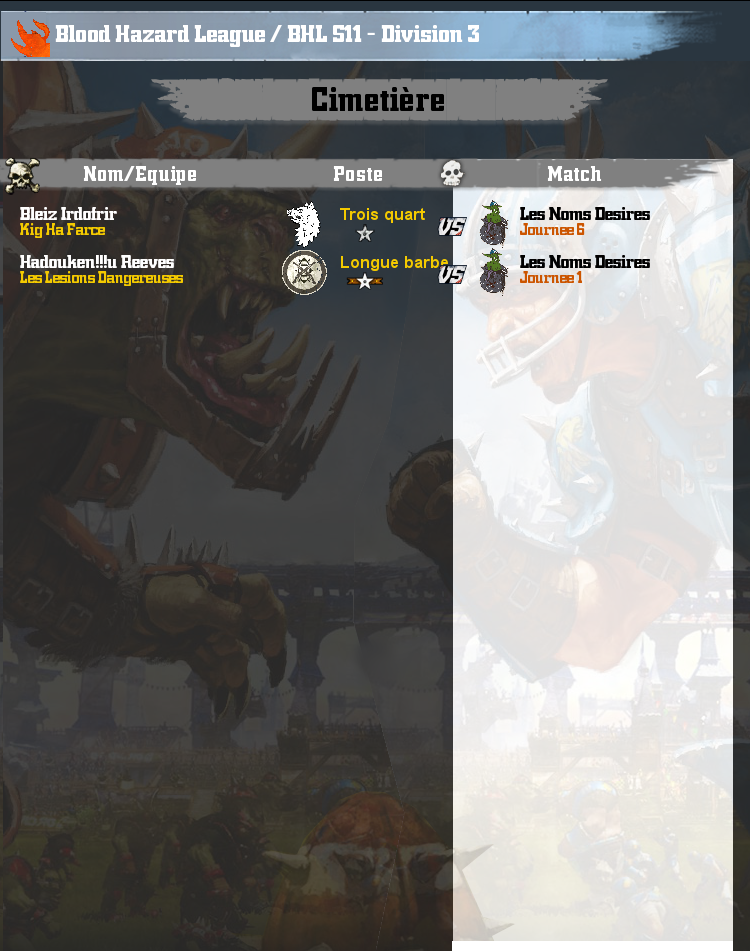Open the Les Lesions Dangereuses team page
750x951 pixels.
(x=101, y=278)
